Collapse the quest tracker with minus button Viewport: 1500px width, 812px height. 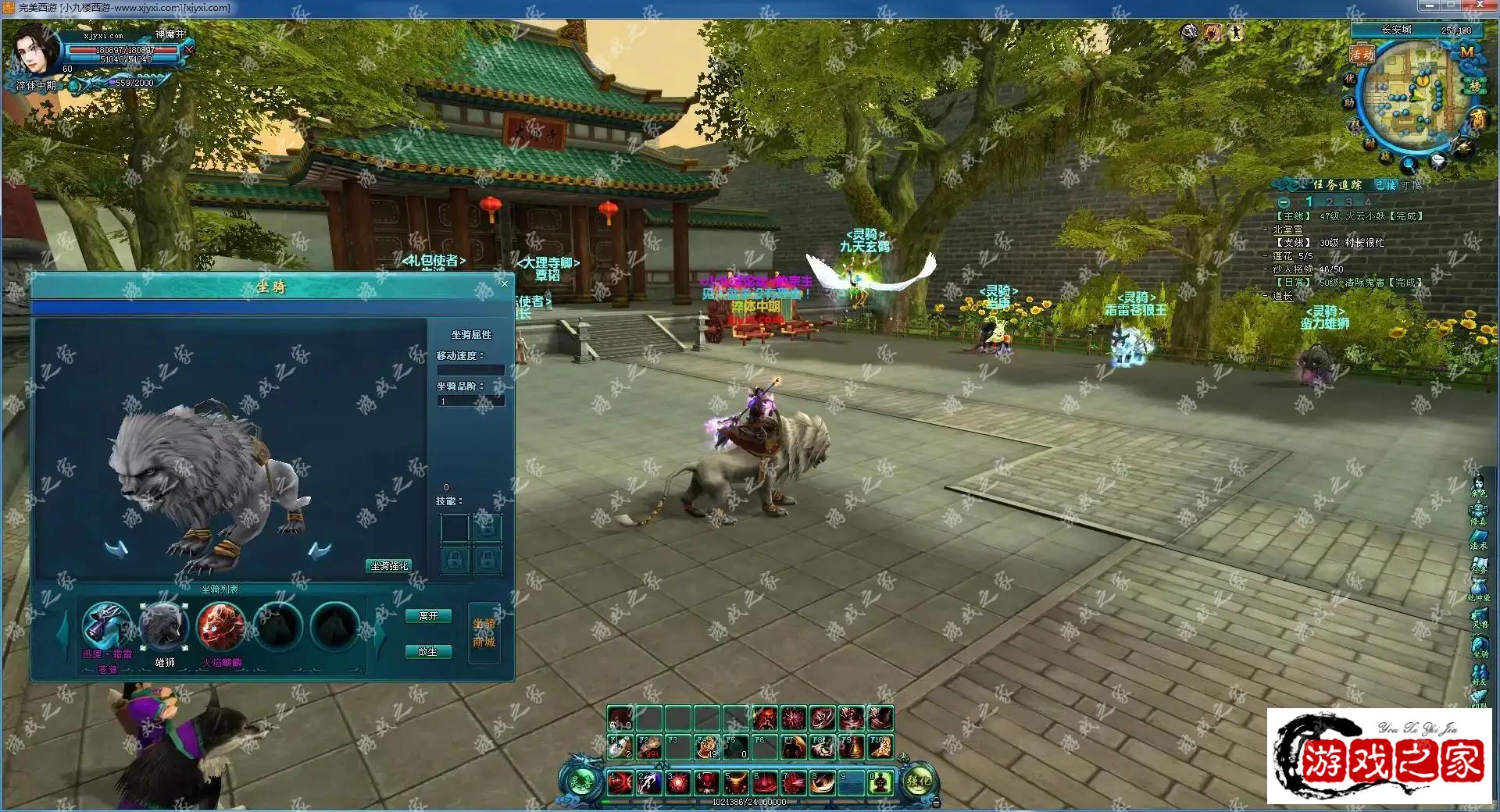pos(1284,202)
